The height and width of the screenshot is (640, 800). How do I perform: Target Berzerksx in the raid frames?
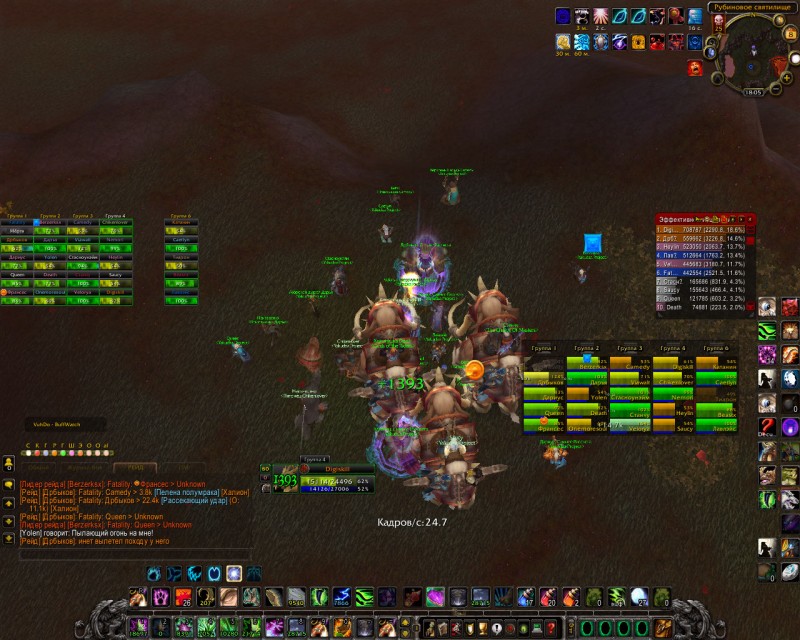[x=588, y=364]
